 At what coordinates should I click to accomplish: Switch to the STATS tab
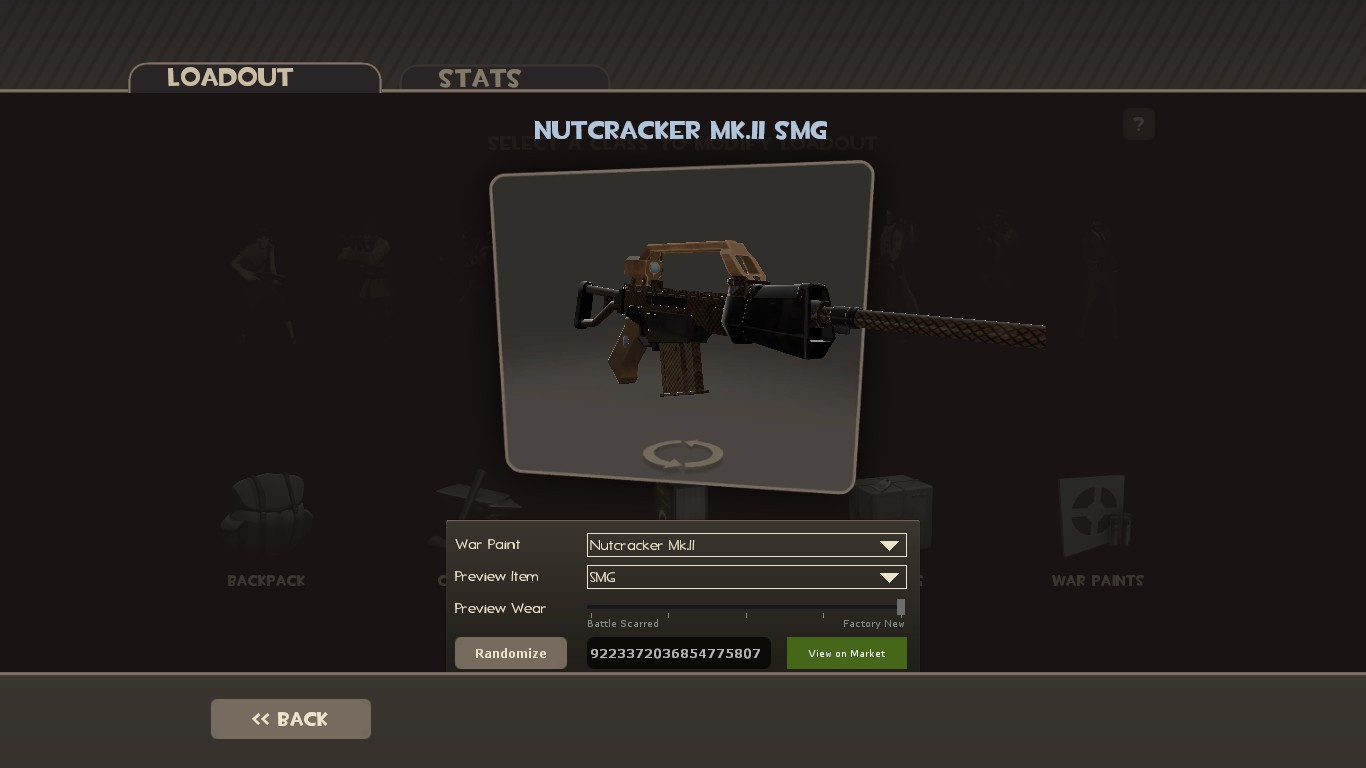479,79
